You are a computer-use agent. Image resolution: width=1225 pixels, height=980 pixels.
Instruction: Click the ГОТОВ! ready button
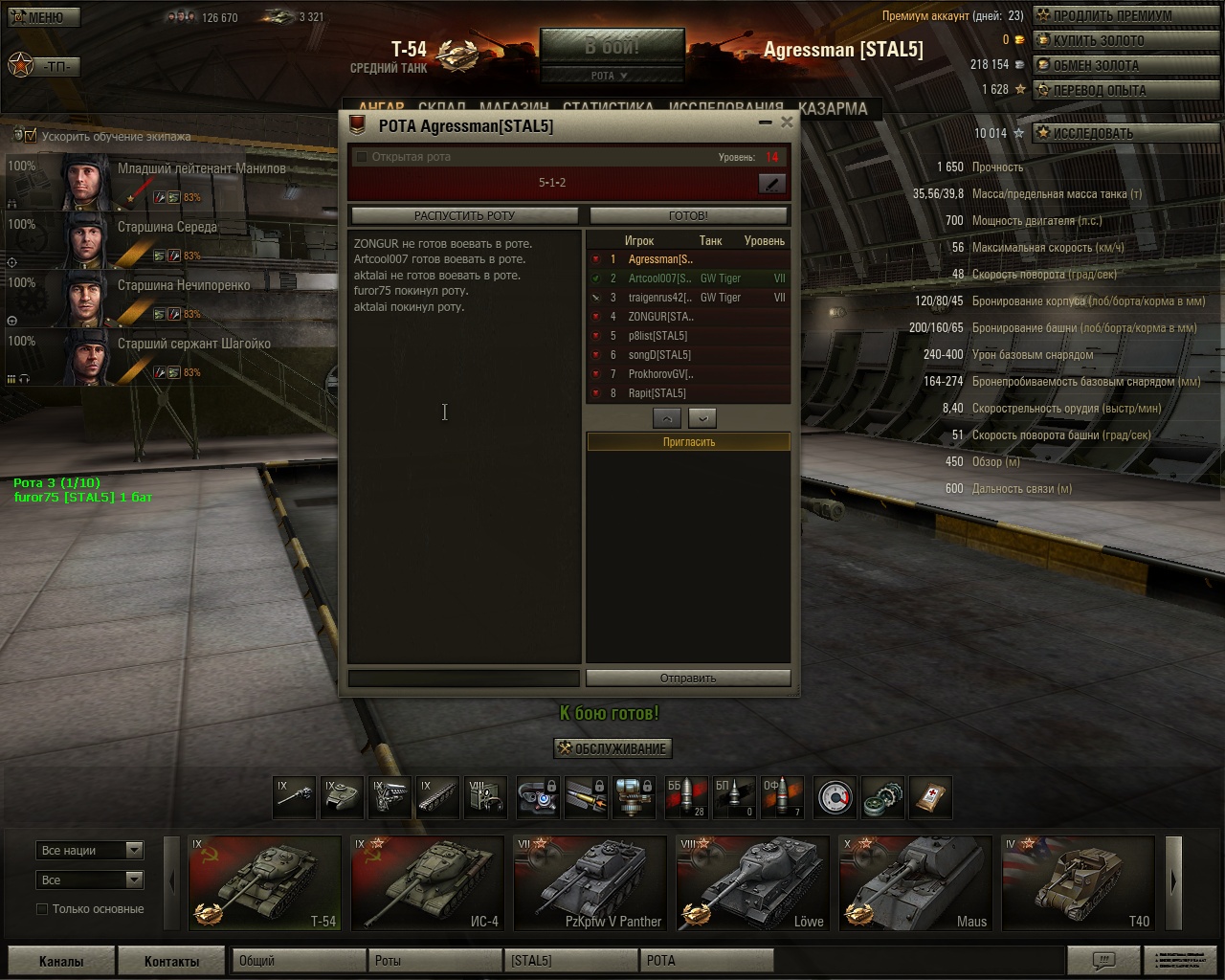pos(688,215)
